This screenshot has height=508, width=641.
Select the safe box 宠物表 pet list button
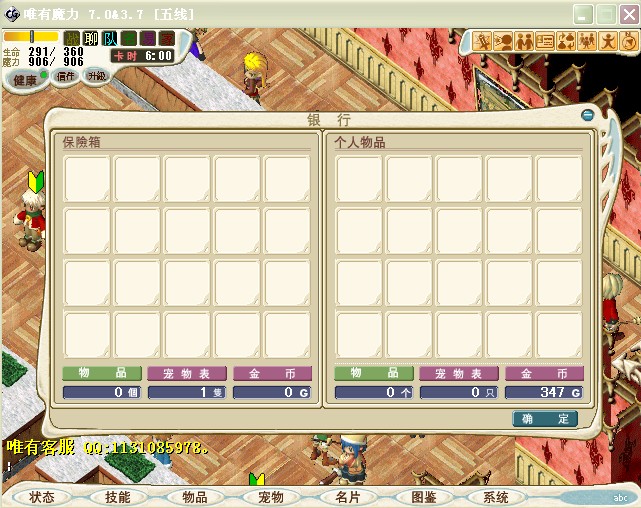click(187, 373)
